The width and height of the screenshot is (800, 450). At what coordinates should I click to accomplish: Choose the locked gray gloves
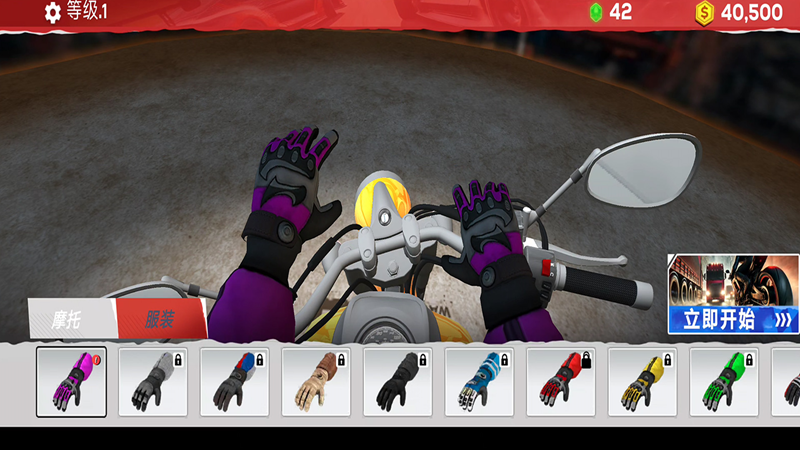tap(153, 381)
